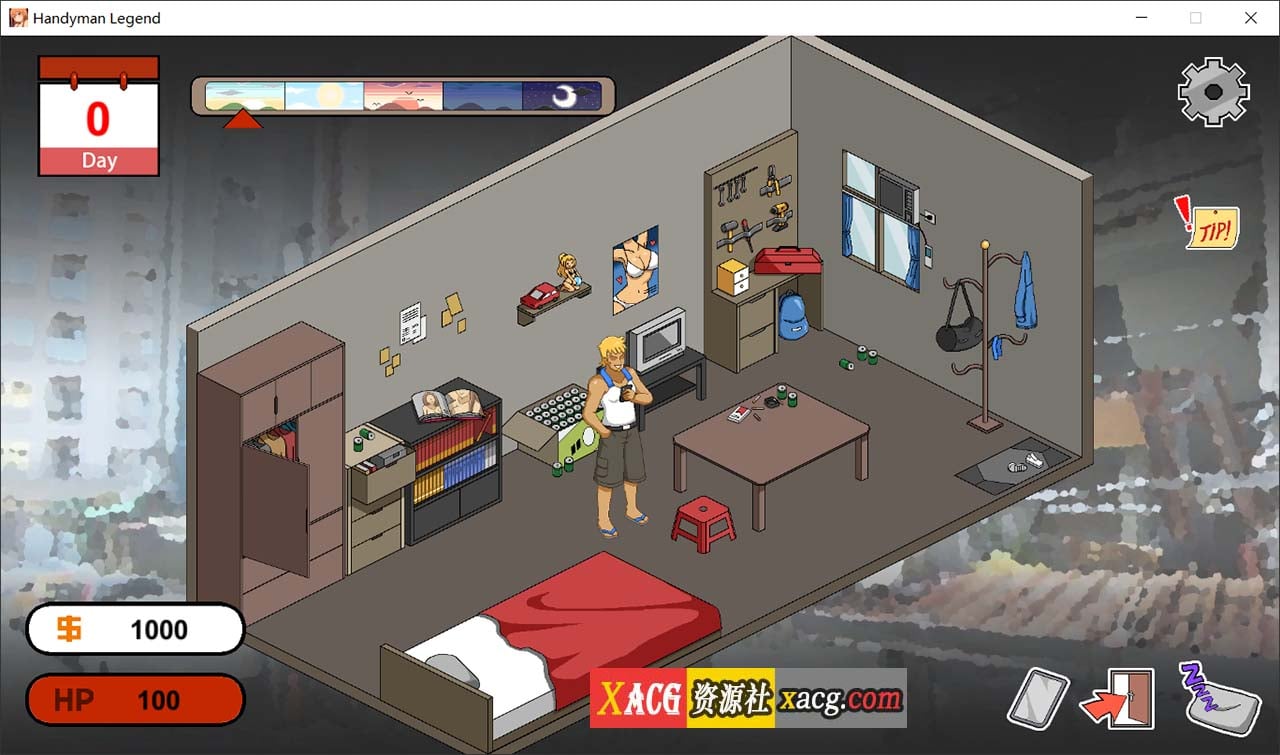Screen dimensions: 1280x755
Task: Click the HP health indicator
Action: (135, 699)
